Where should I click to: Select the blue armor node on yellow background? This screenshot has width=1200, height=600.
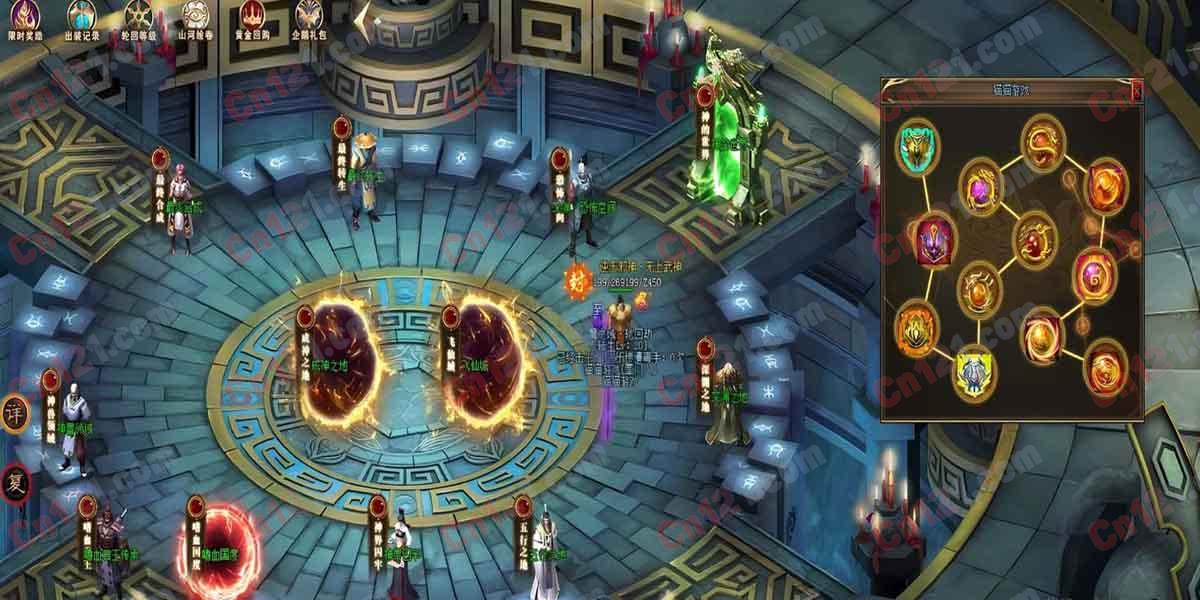coord(973,373)
